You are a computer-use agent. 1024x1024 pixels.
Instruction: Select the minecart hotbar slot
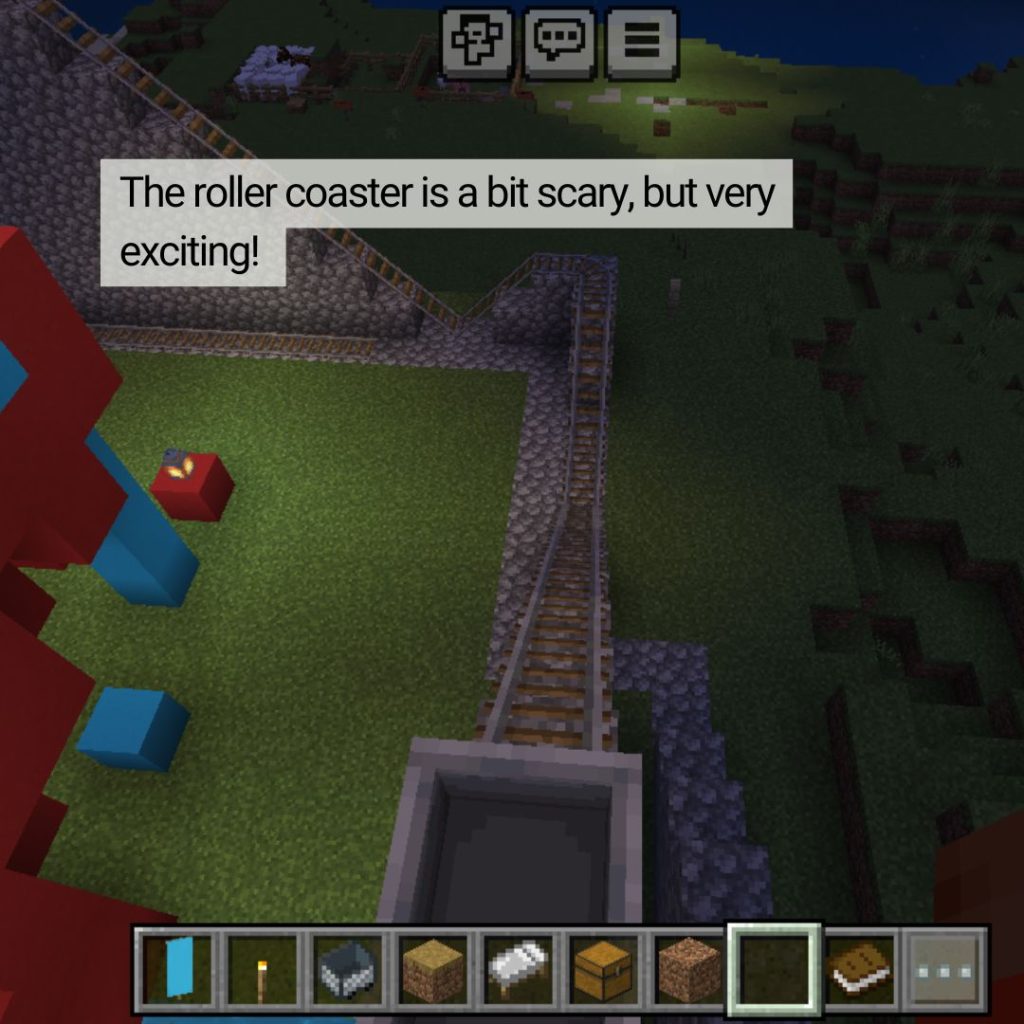349,968
